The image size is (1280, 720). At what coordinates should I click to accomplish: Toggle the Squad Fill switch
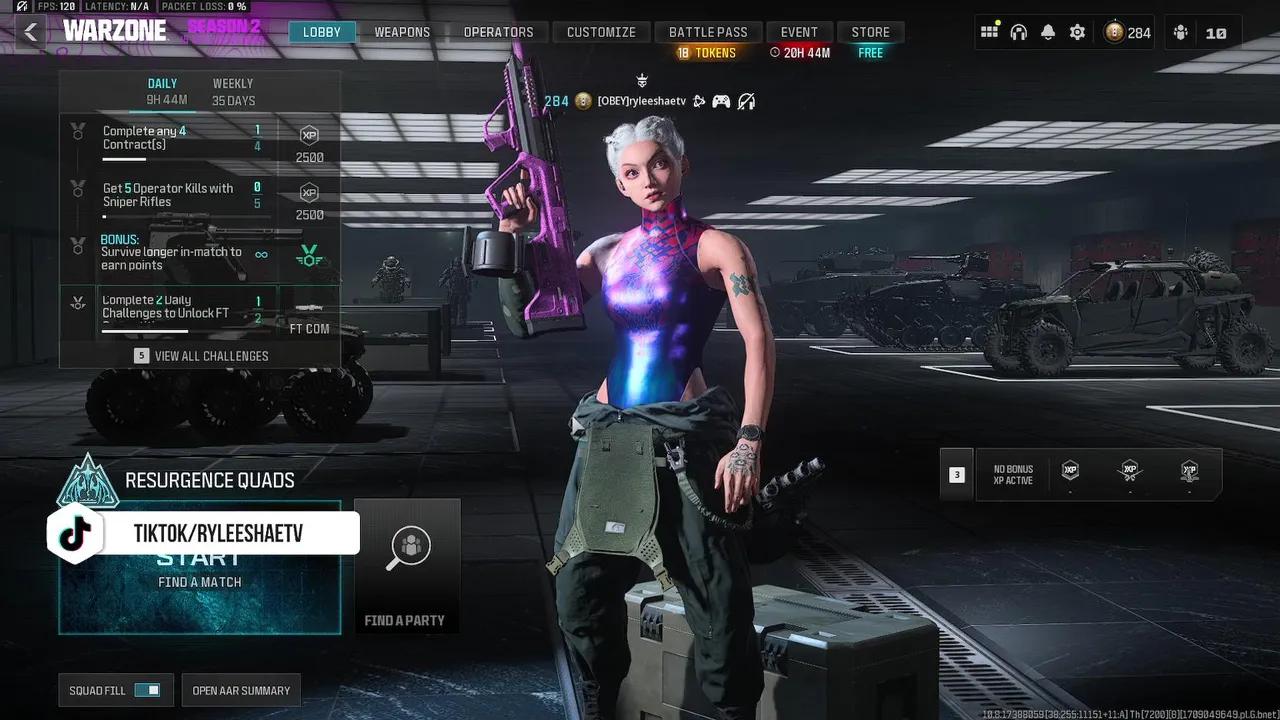[147, 690]
